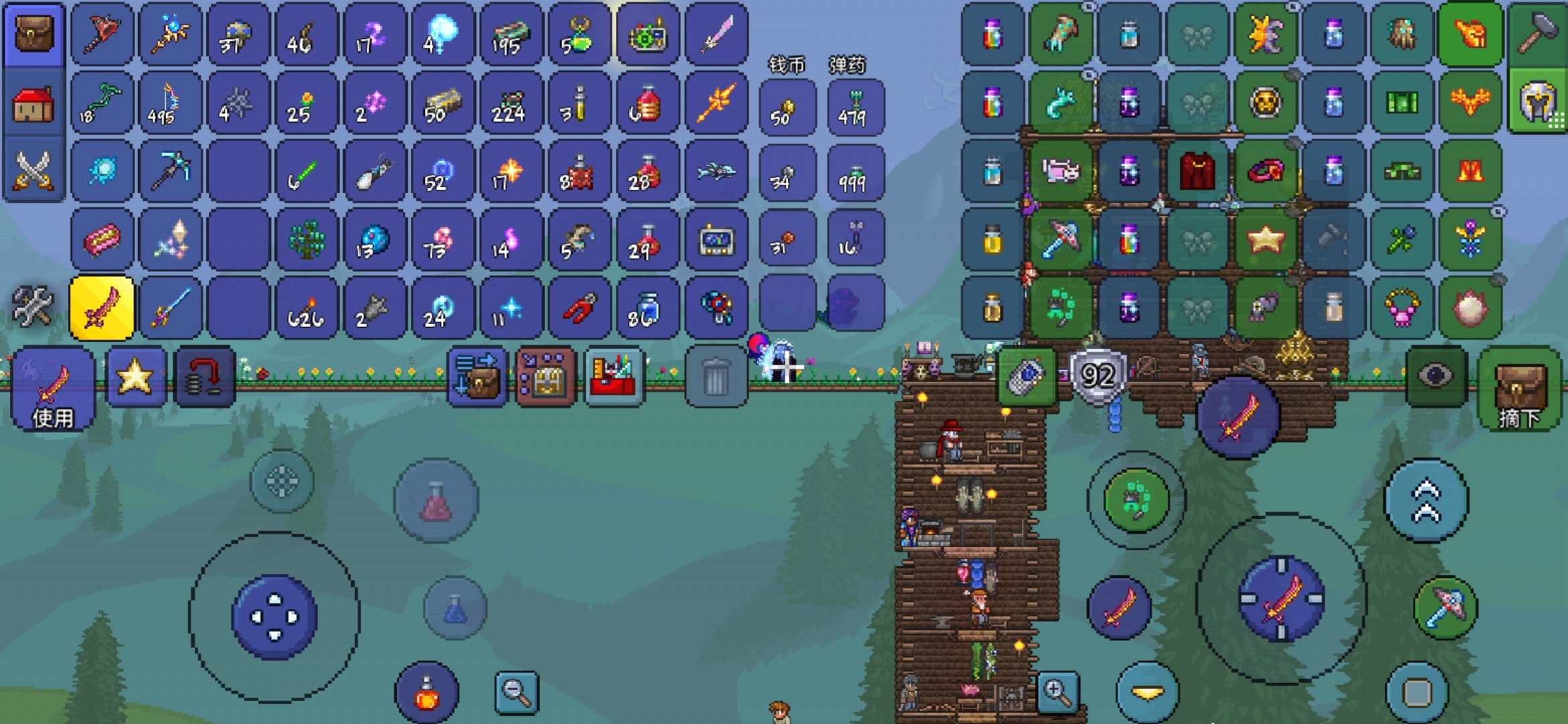Tap the 使用 (use) button
Screen dimensions: 1568x724
pos(53,389)
